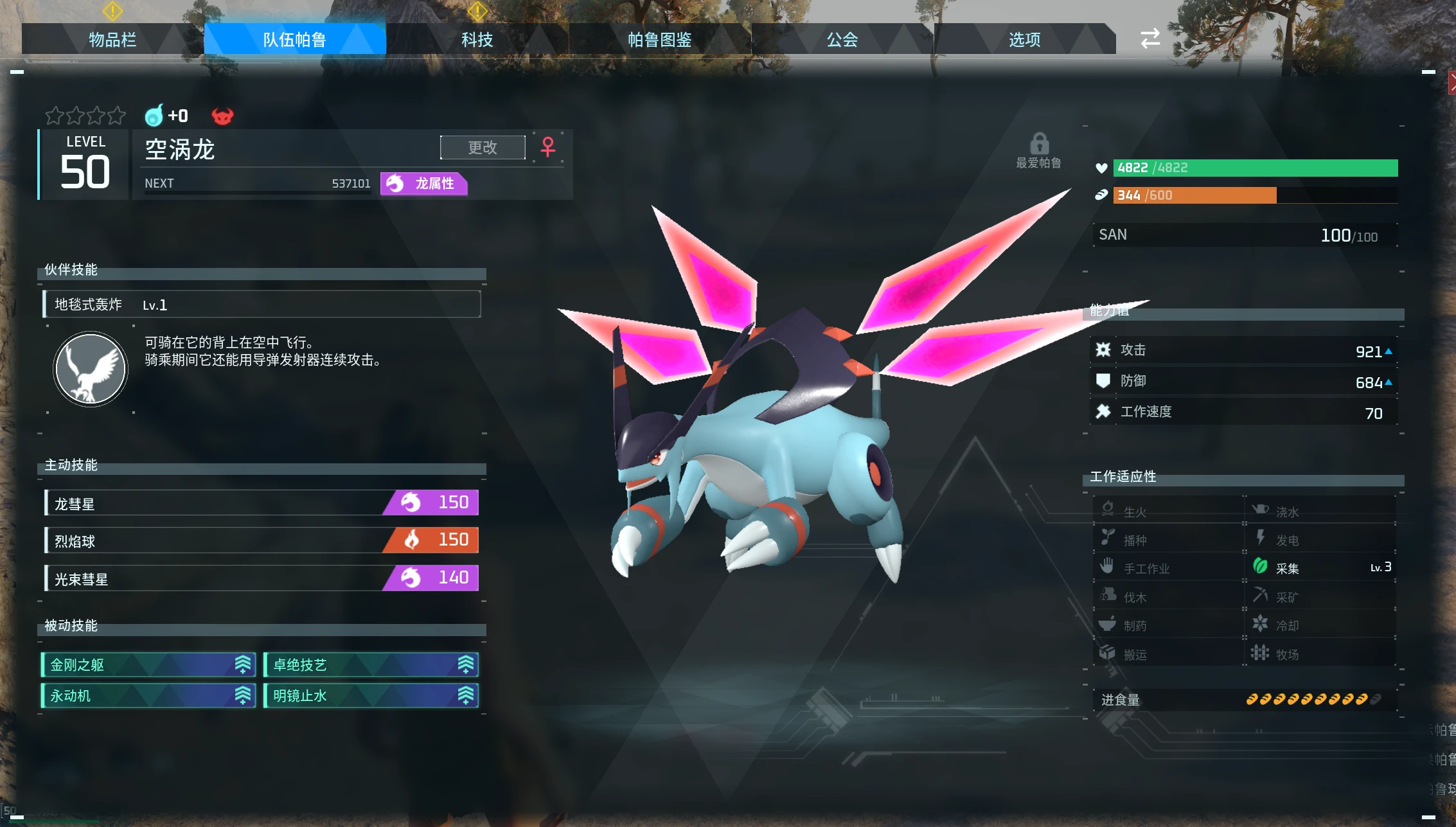Open the 科技 technology tab
Image resolution: width=1456 pixels, height=827 pixels.
point(477,40)
